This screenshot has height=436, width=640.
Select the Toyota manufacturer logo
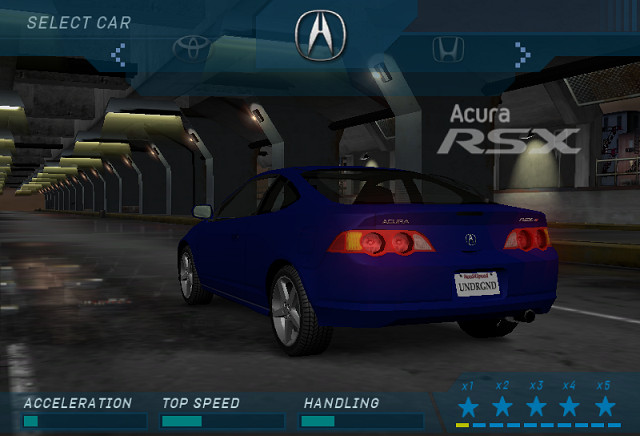pos(195,47)
